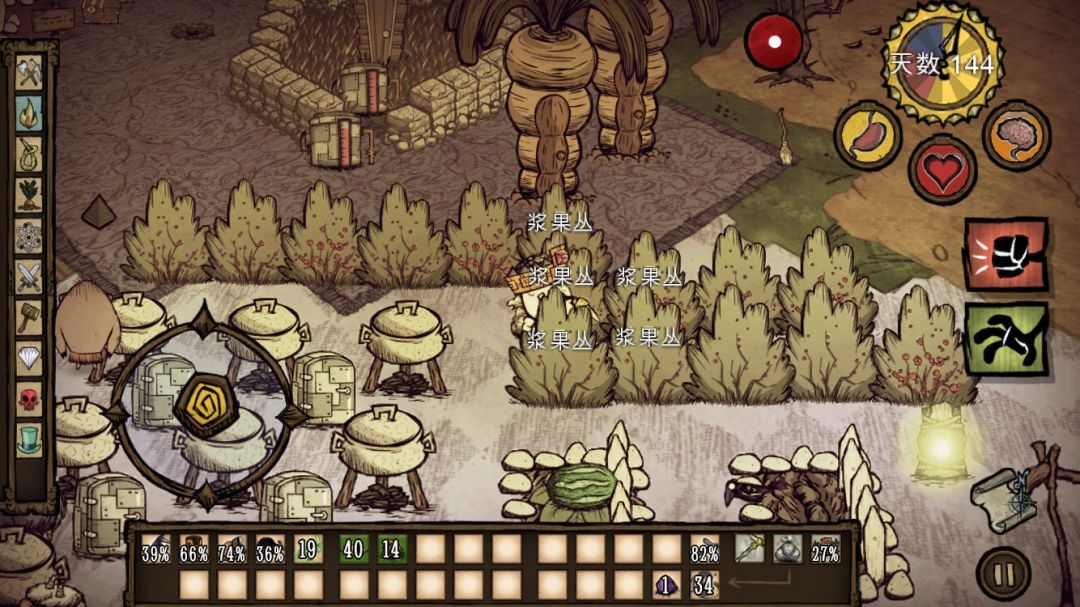The image size is (1080, 607).
Task: Open the Science atom crafting tab
Action: (29, 234)
